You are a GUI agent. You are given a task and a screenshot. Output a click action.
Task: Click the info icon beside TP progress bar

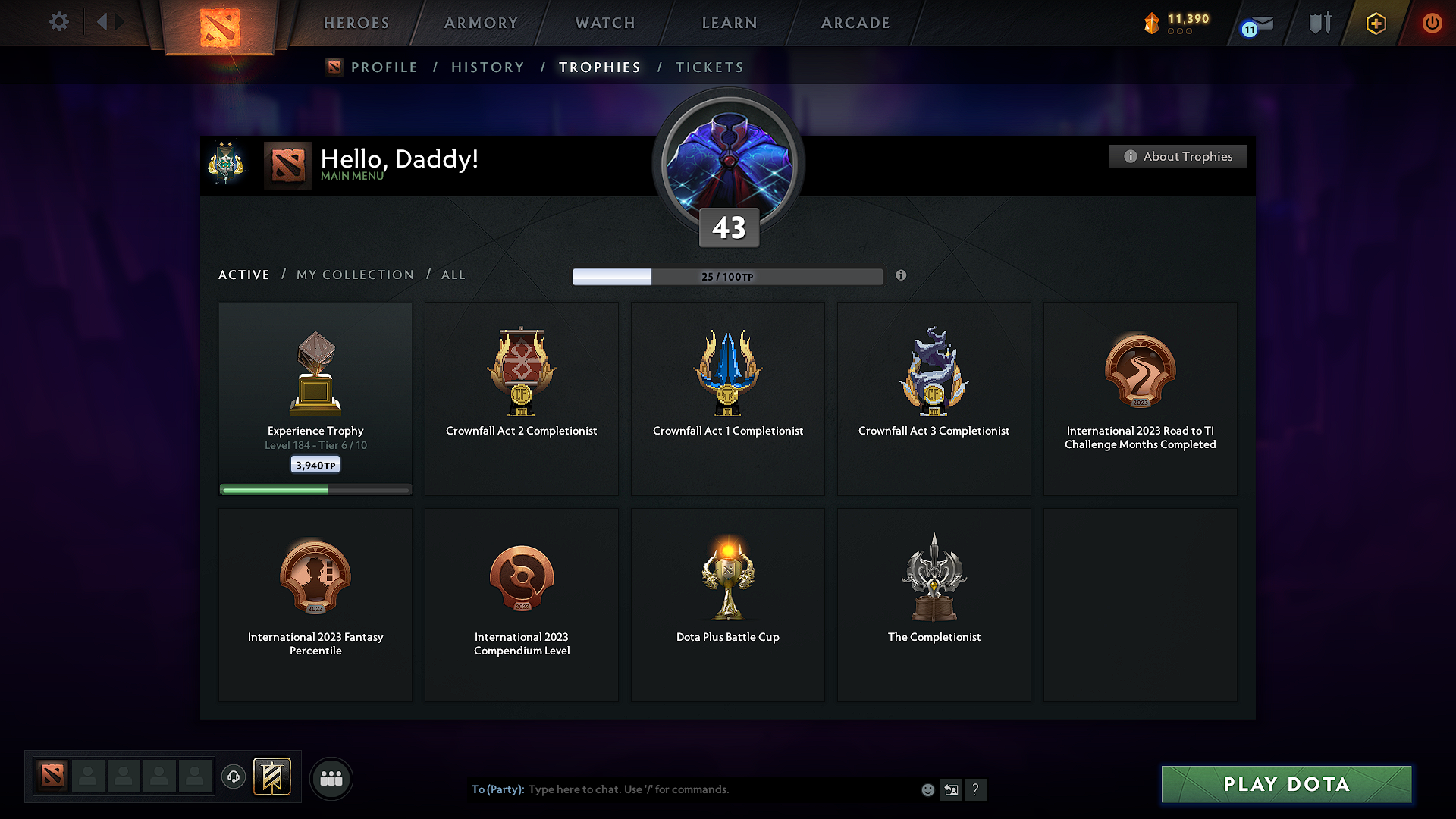coord(902,276)
